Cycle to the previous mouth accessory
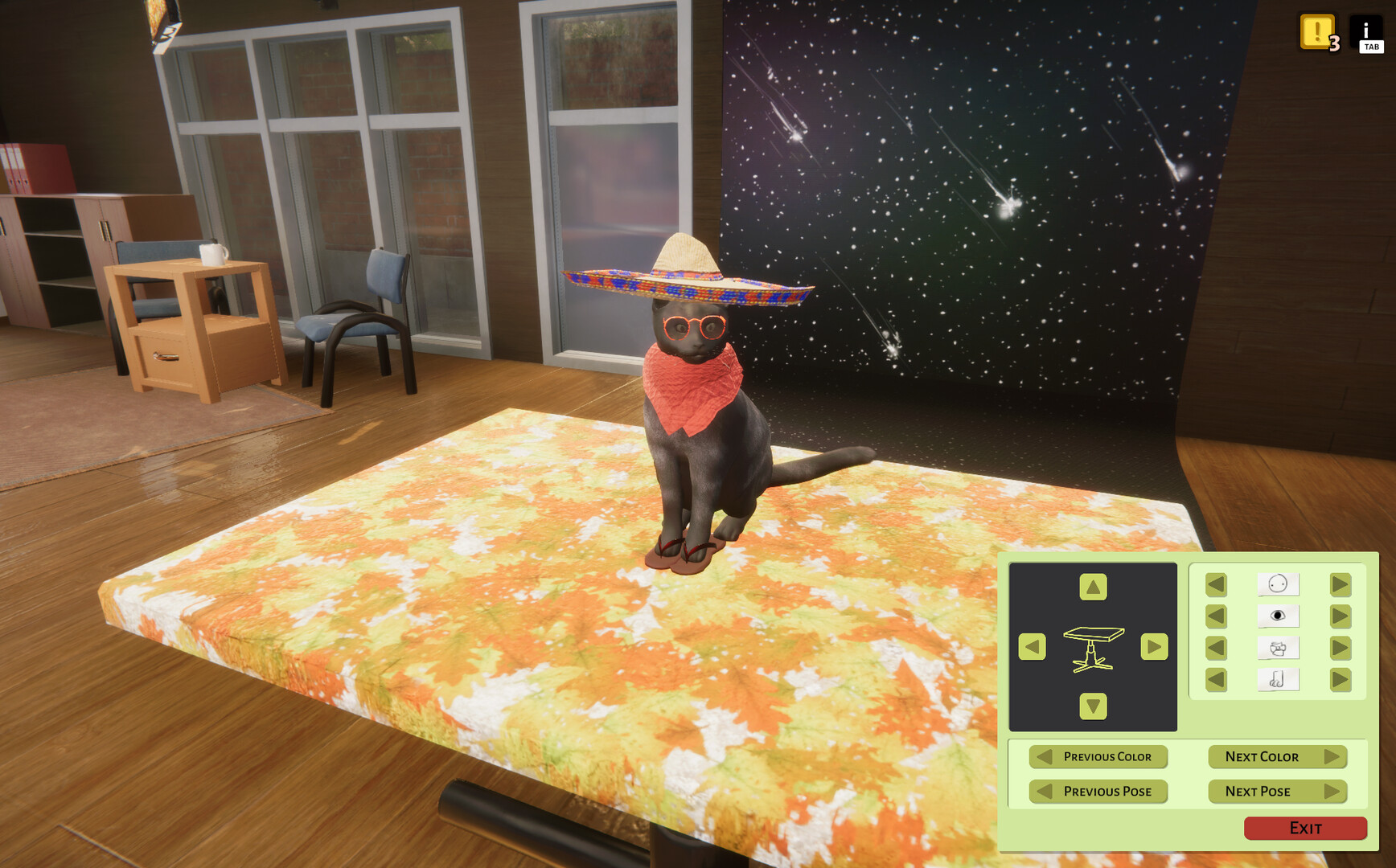 point(1214,647)
